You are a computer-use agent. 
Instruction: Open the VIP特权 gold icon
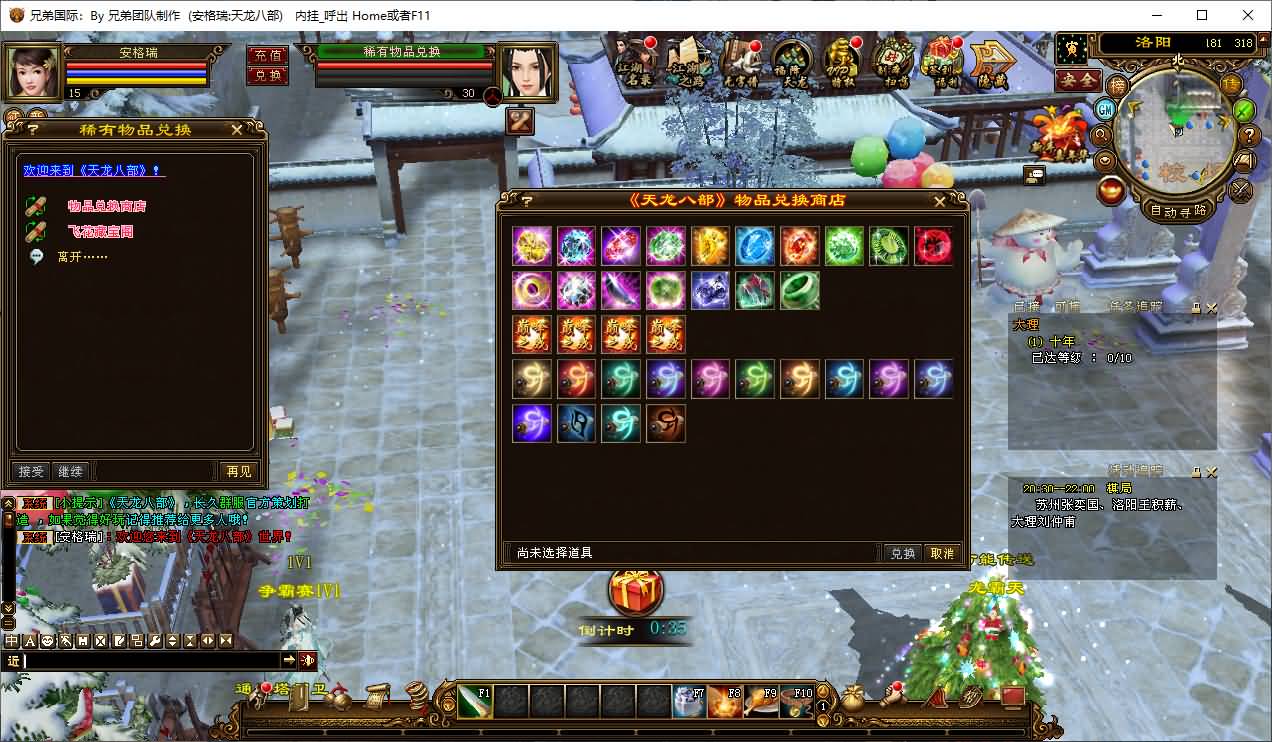point(841,62)
